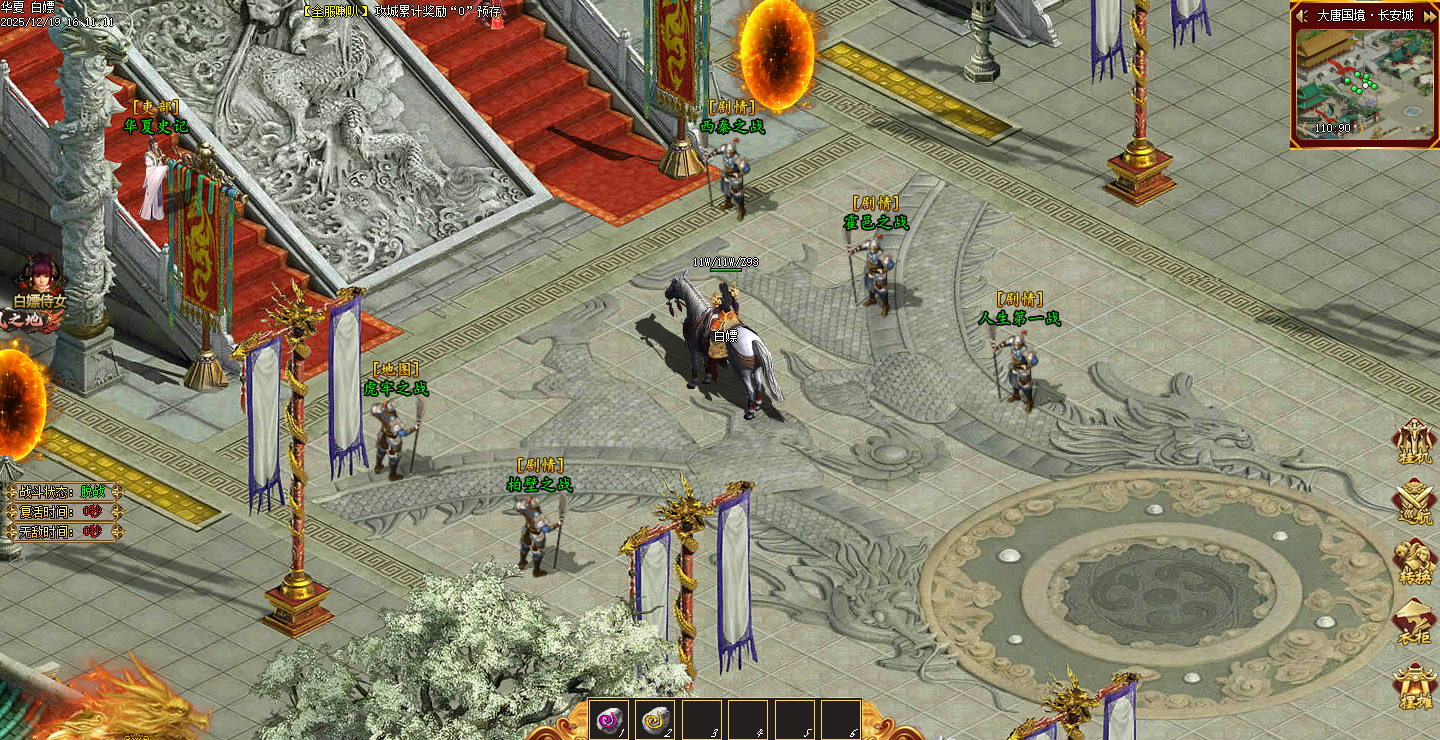Image resolution: width=1440 pixels, height=740 pixels.
Task: Select the pink spiral stone in slot 1
Action: [x=609, y=719]
